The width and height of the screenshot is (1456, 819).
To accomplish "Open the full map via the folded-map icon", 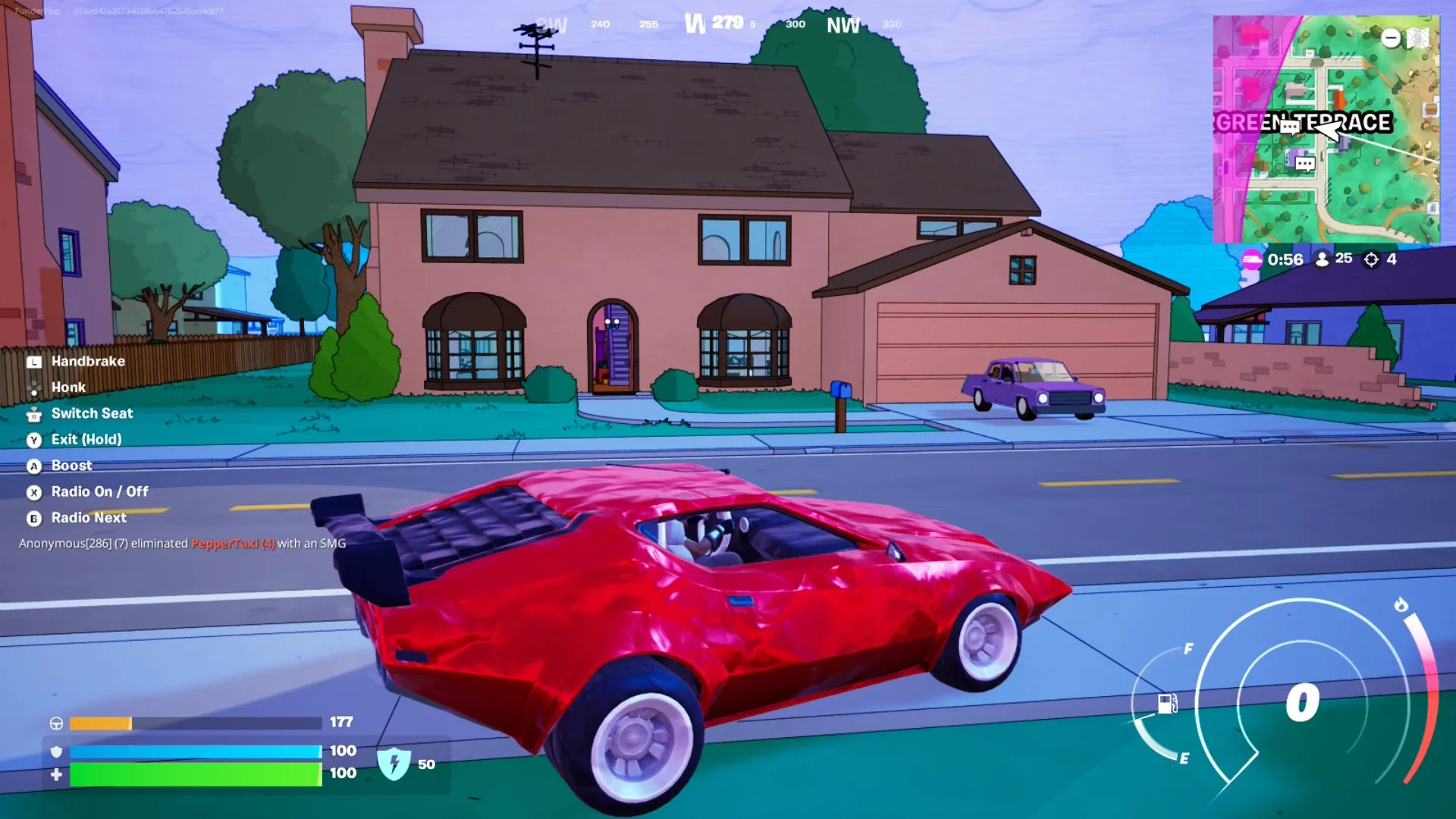I will tap(1418, 38).
